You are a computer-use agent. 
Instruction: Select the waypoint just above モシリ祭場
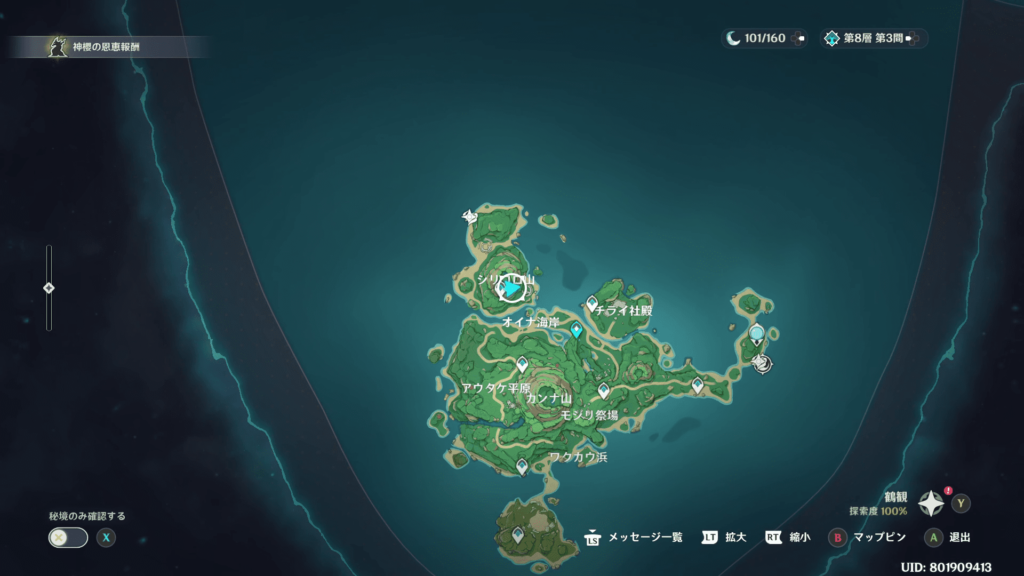(603, 390)
